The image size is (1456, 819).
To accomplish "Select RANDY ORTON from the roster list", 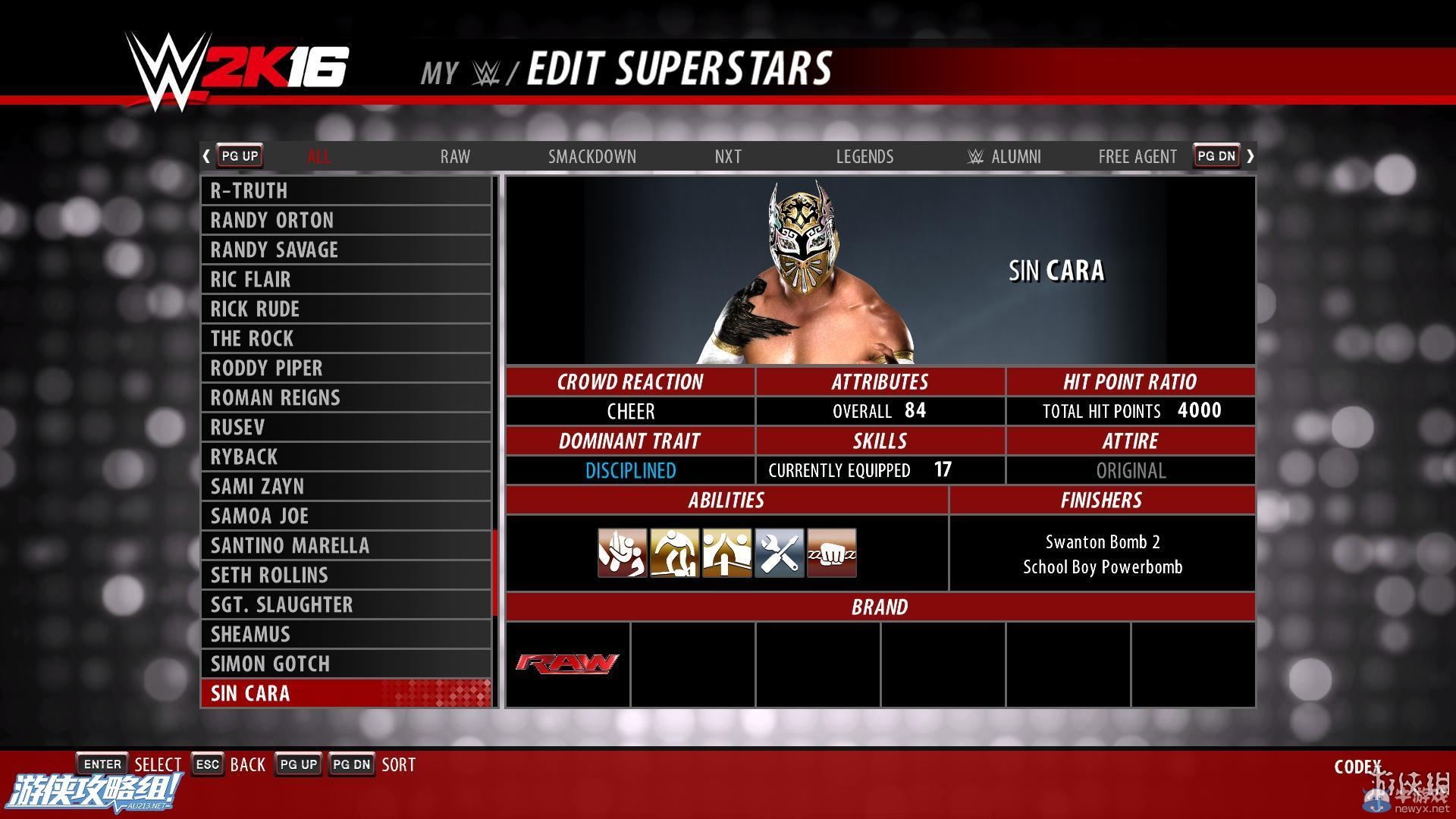I will tap(346, 220).
